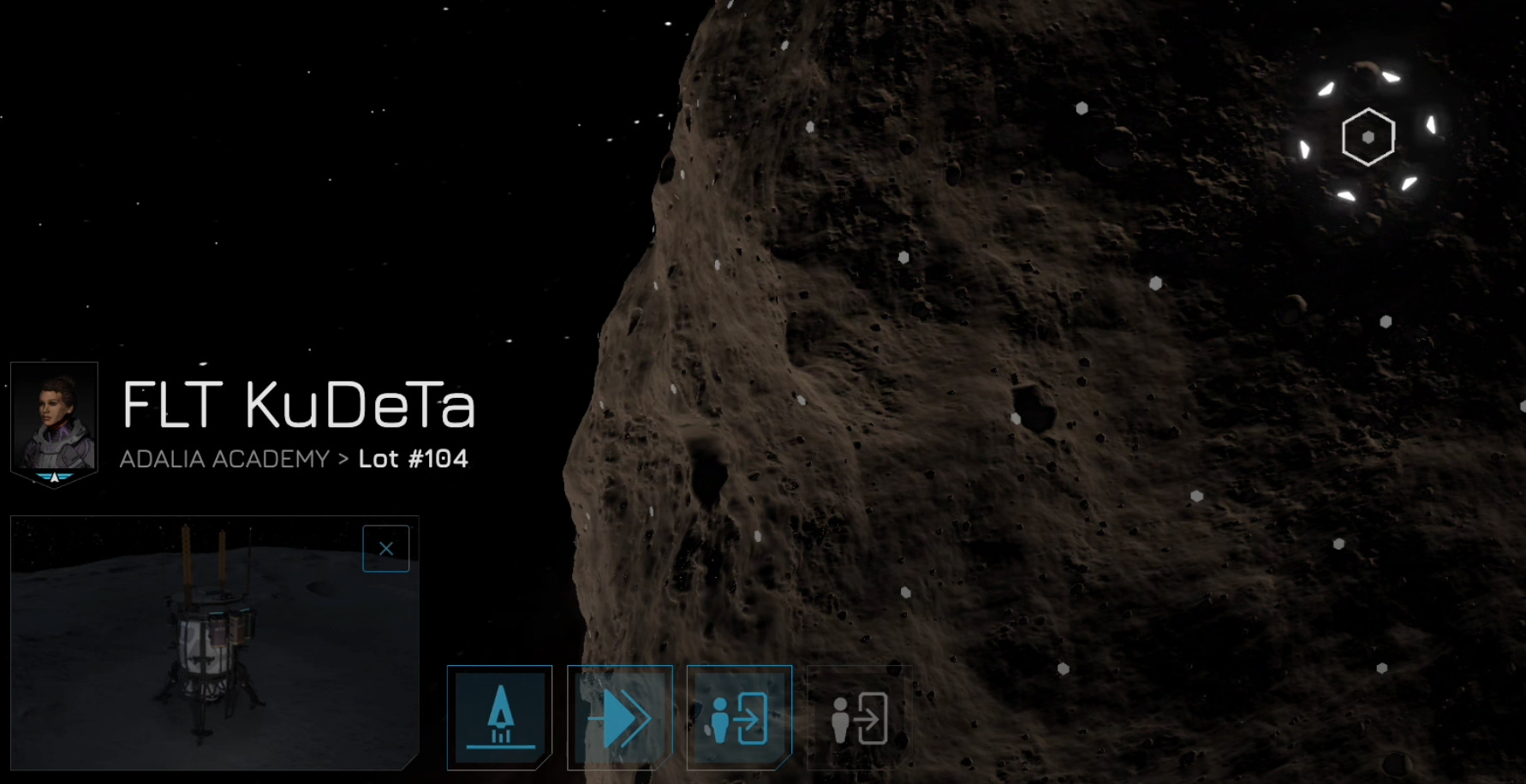The height and width of the screenshot is (784, 1526).
Task: Open the Lot #104 location link
Action: coord(414,460)
